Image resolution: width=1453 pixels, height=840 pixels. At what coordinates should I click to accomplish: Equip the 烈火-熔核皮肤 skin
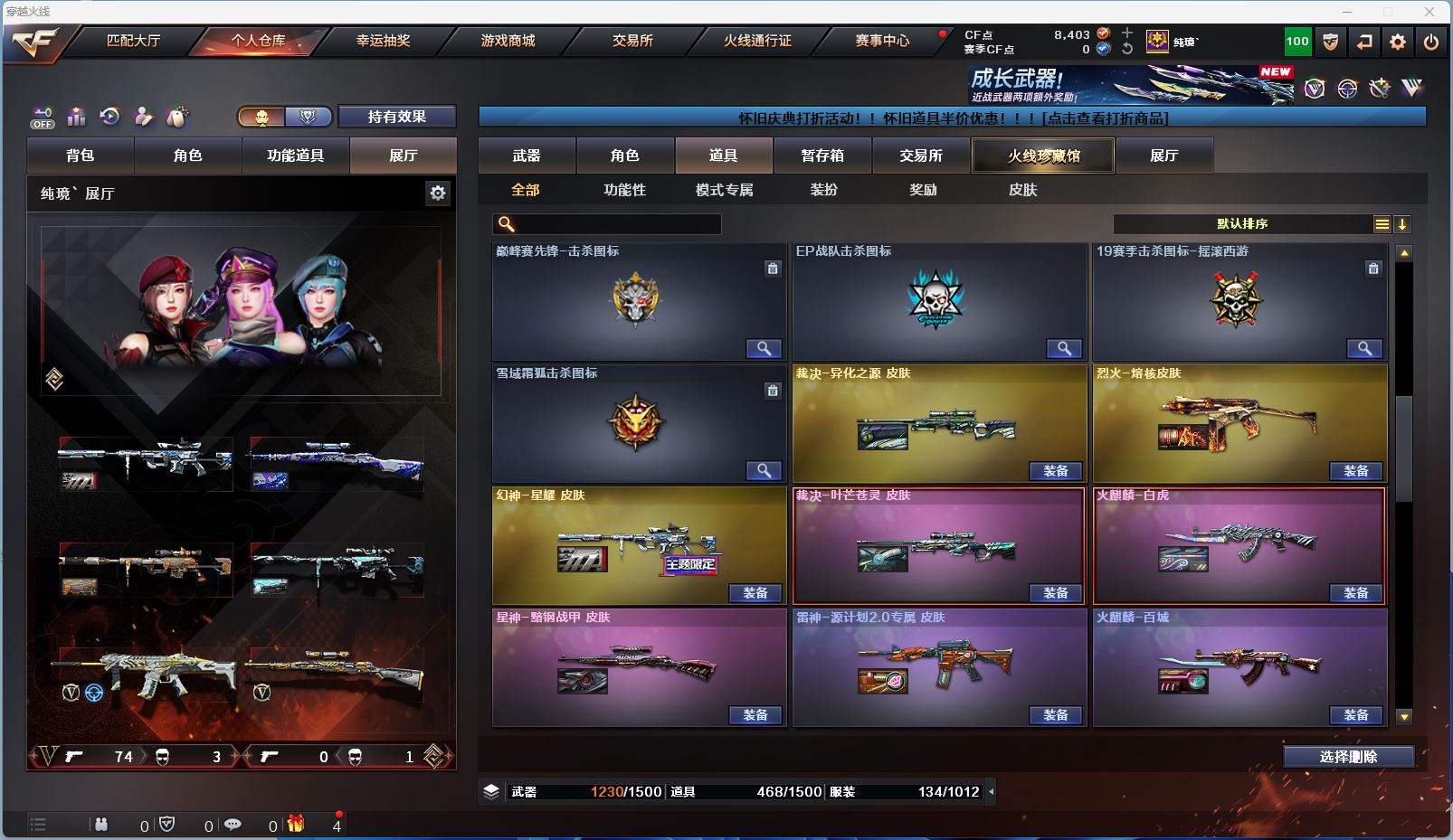[1355, 471]
